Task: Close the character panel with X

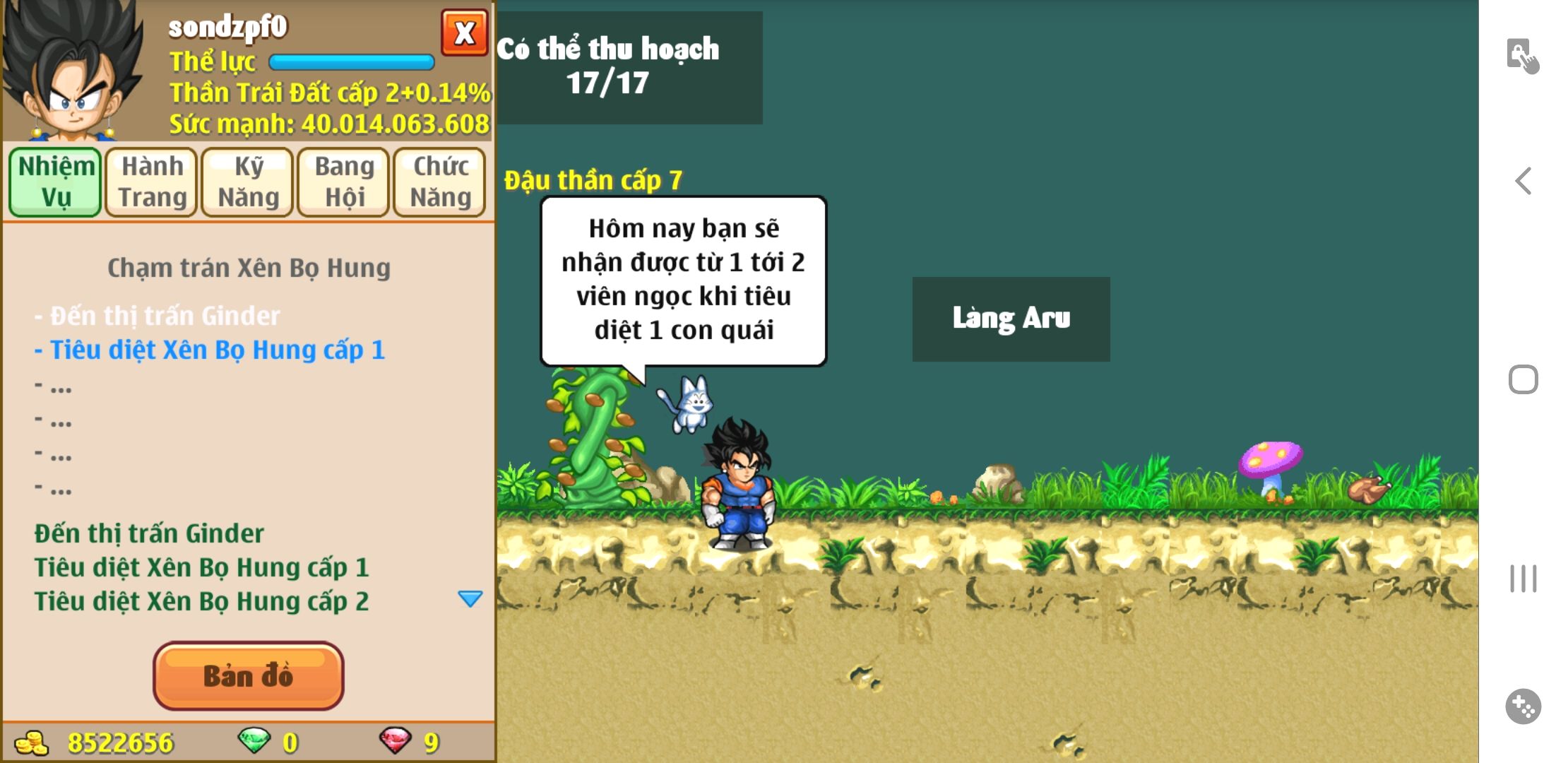Action: point(464,32)
